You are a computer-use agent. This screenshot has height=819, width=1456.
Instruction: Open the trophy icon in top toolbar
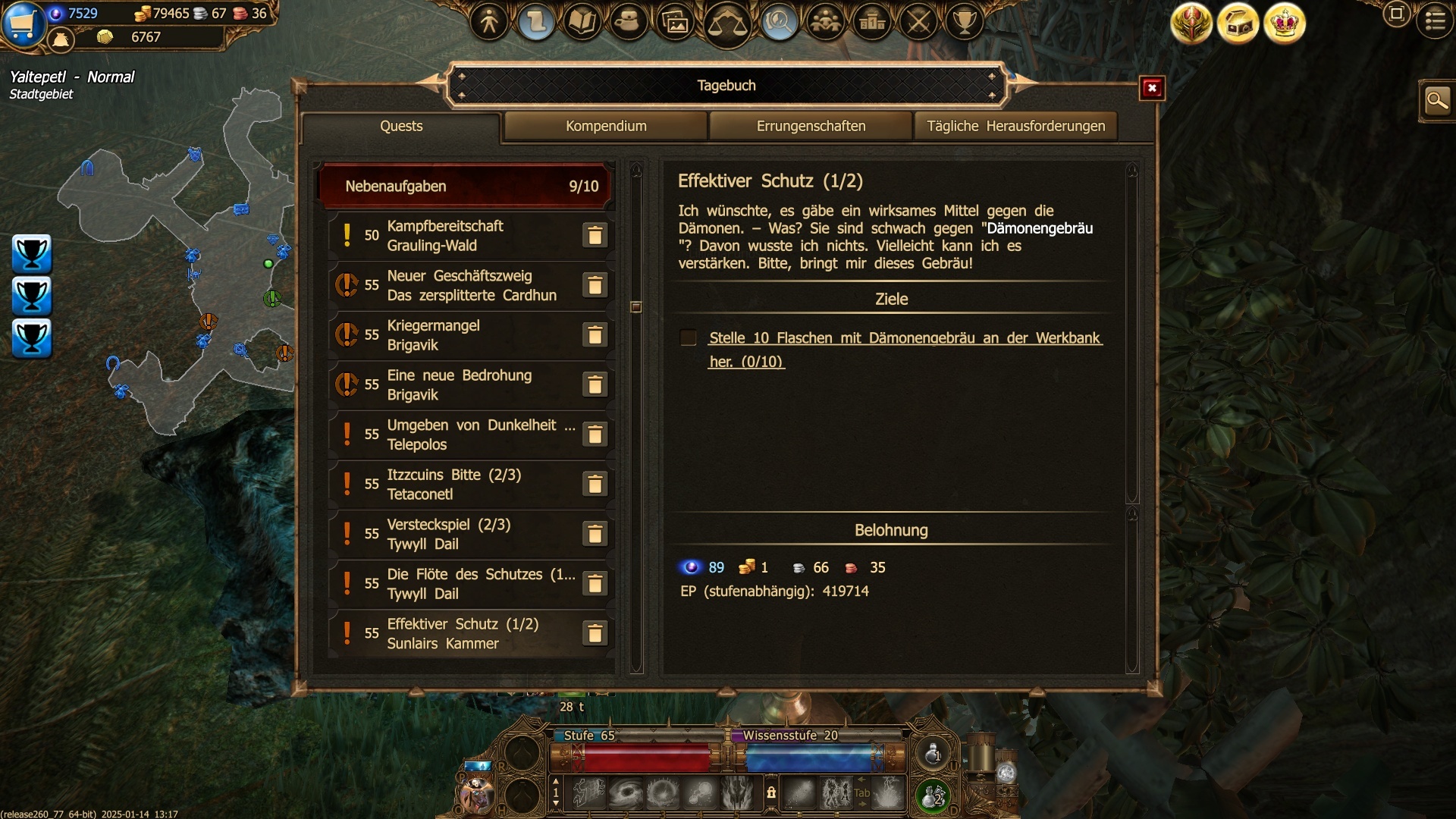pos(965,21)
